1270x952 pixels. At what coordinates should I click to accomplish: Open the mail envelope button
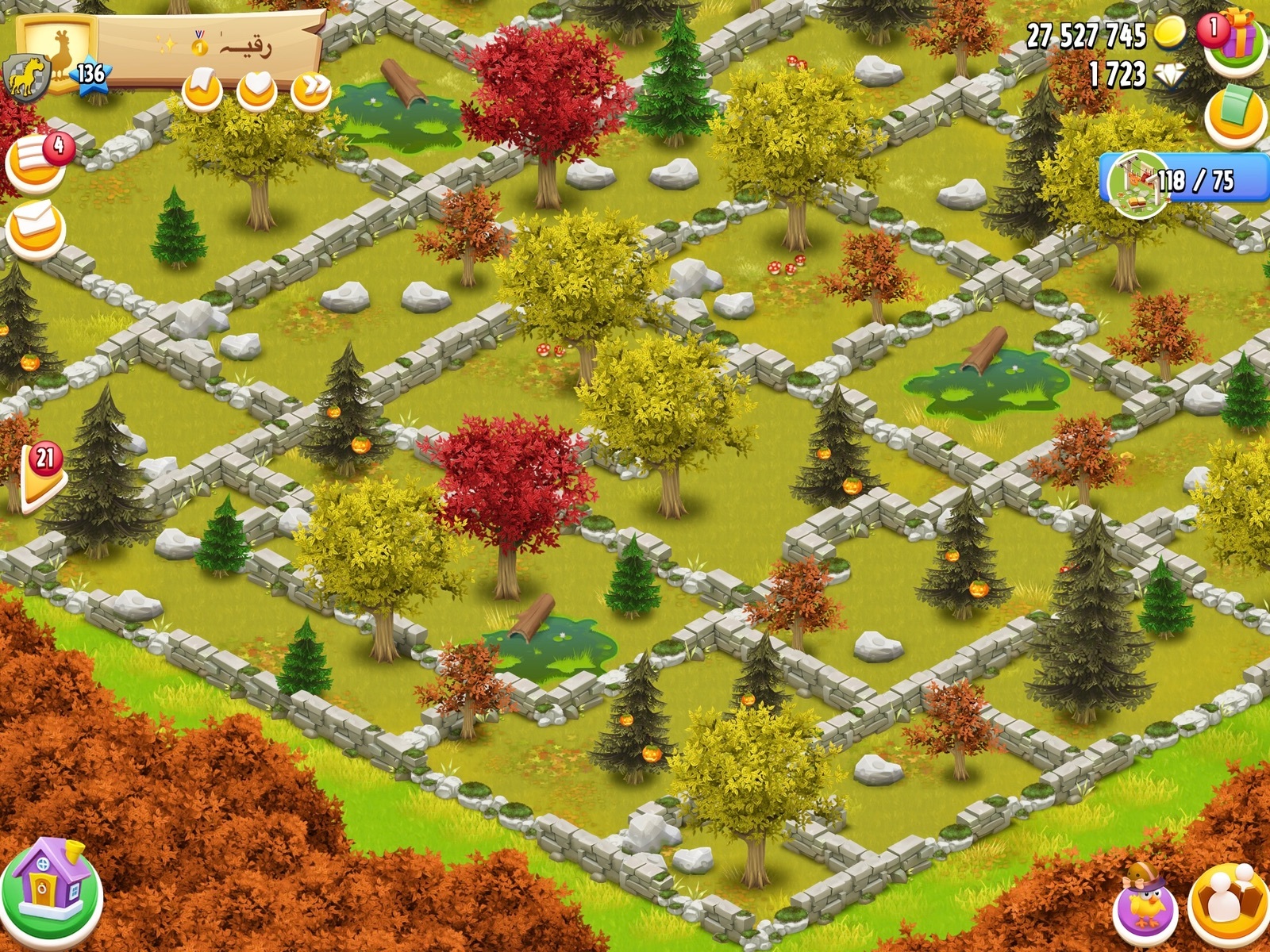(x=35, y=228)
